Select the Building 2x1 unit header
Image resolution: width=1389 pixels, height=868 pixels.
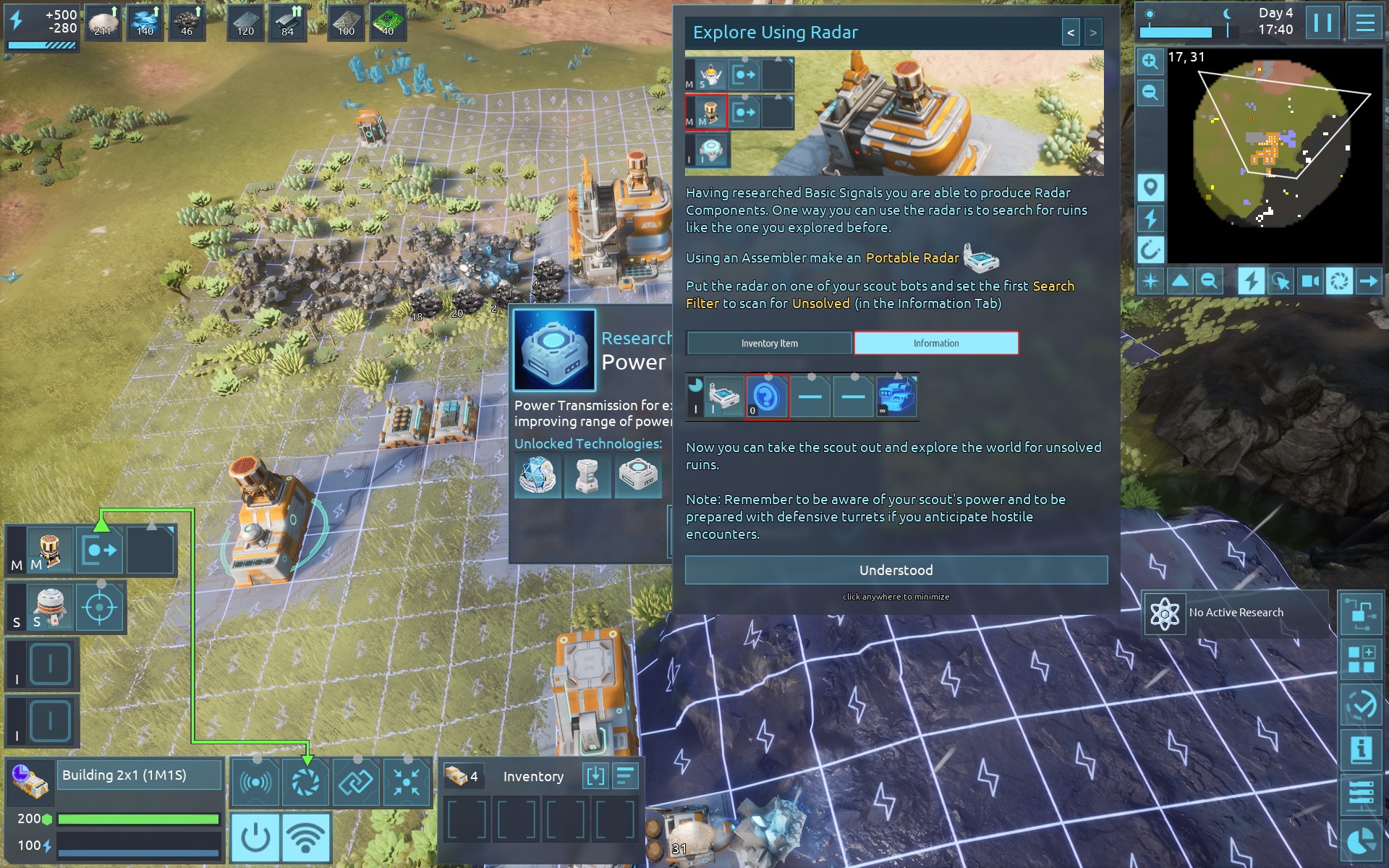pos(139,775)
